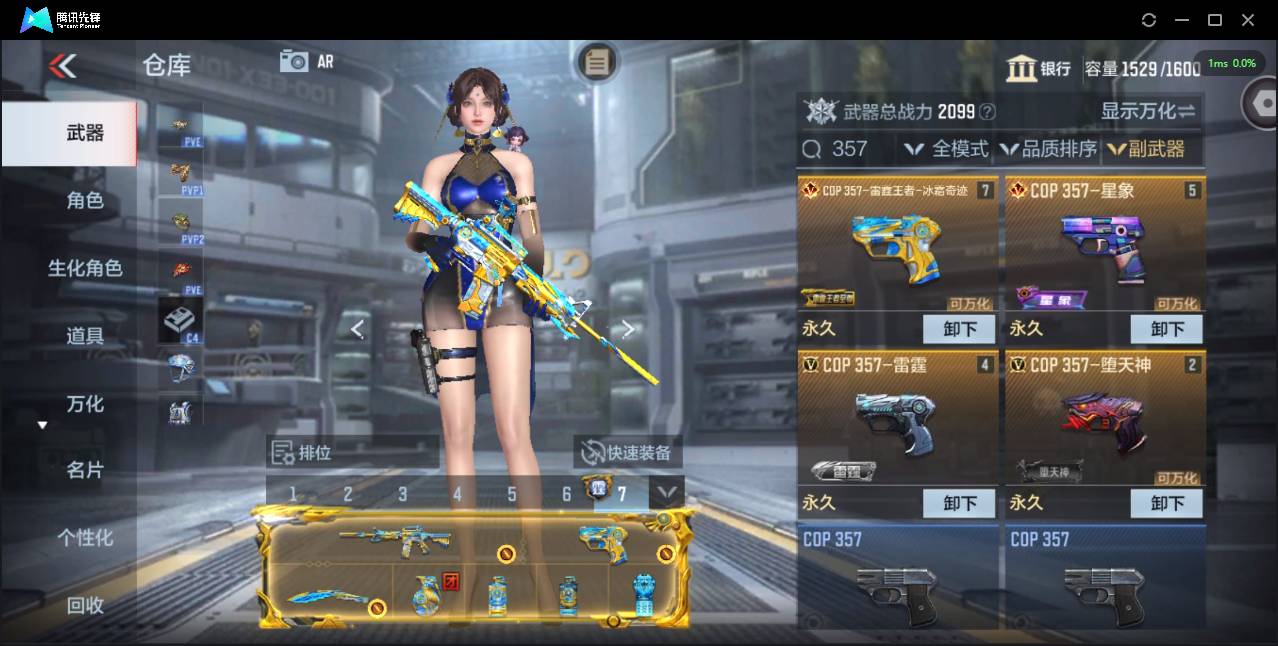Open the 生化角色 category

[x=85, y=268]
